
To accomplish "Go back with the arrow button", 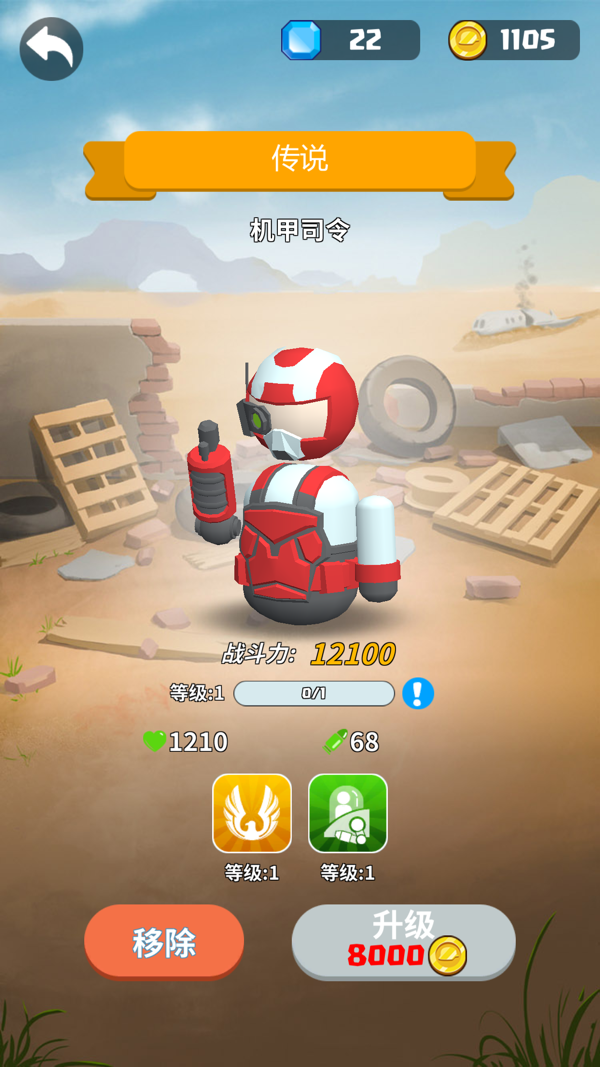I will pyautogui.click(x=51, y=48).
